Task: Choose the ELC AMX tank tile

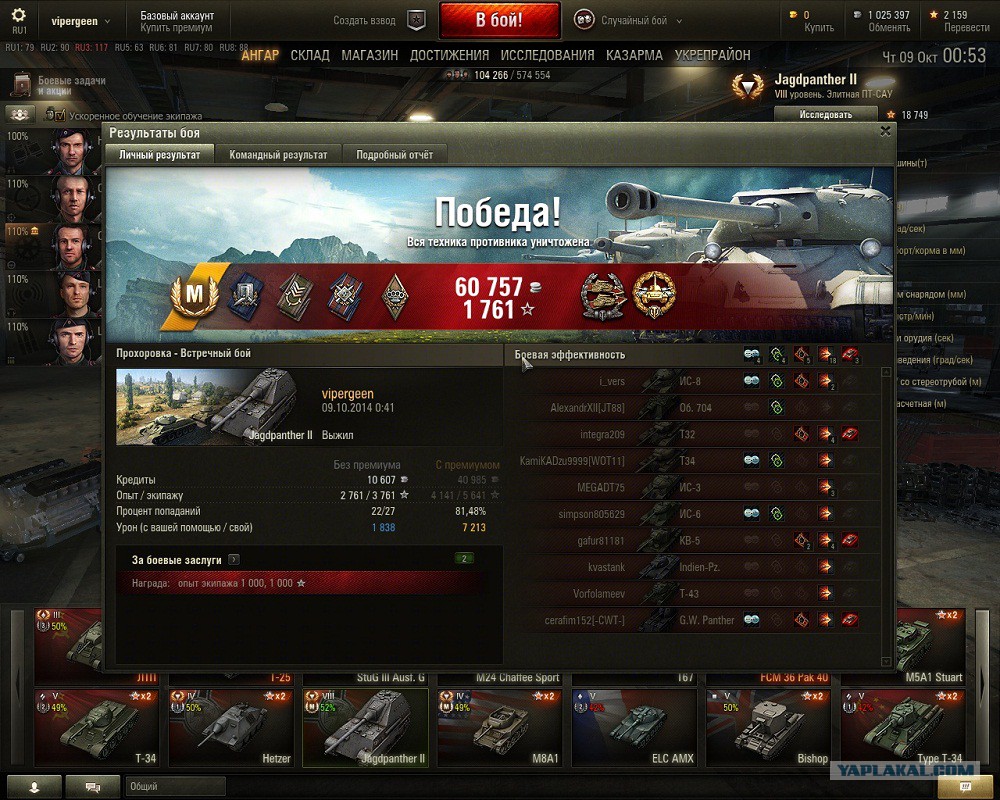Action: (636, 728)
